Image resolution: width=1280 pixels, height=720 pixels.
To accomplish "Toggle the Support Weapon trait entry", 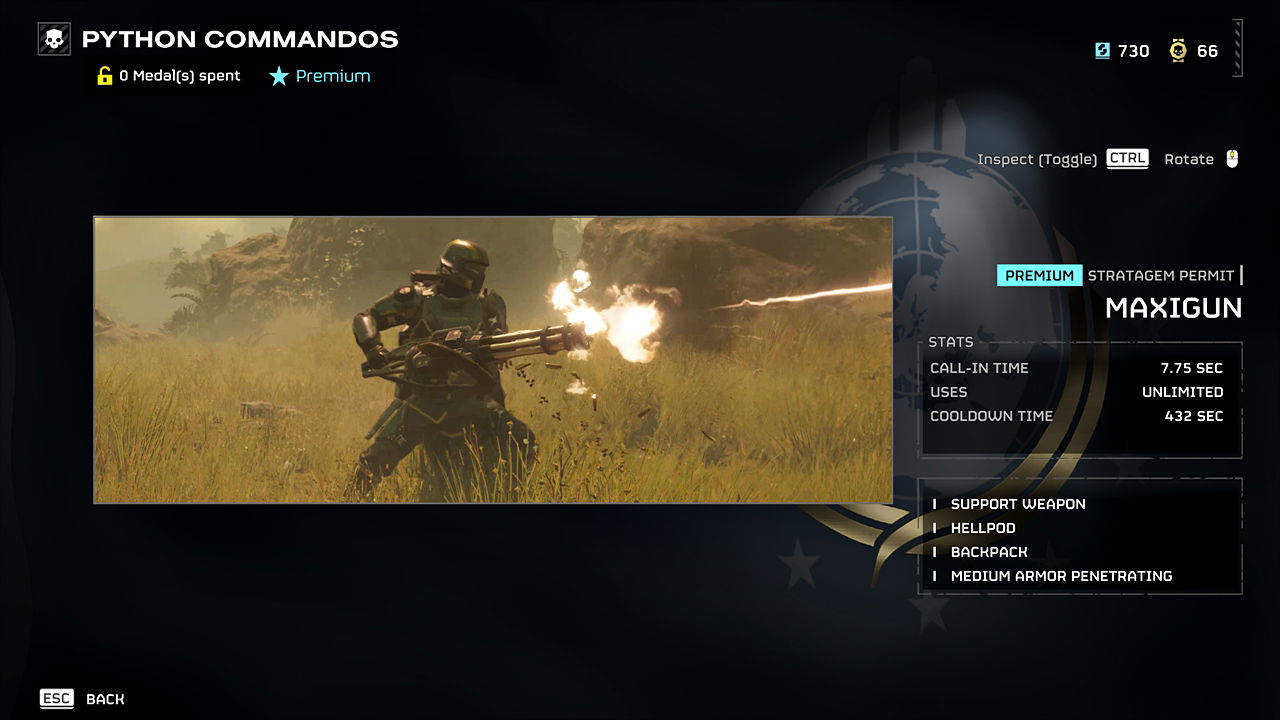I will point(1018,504).
